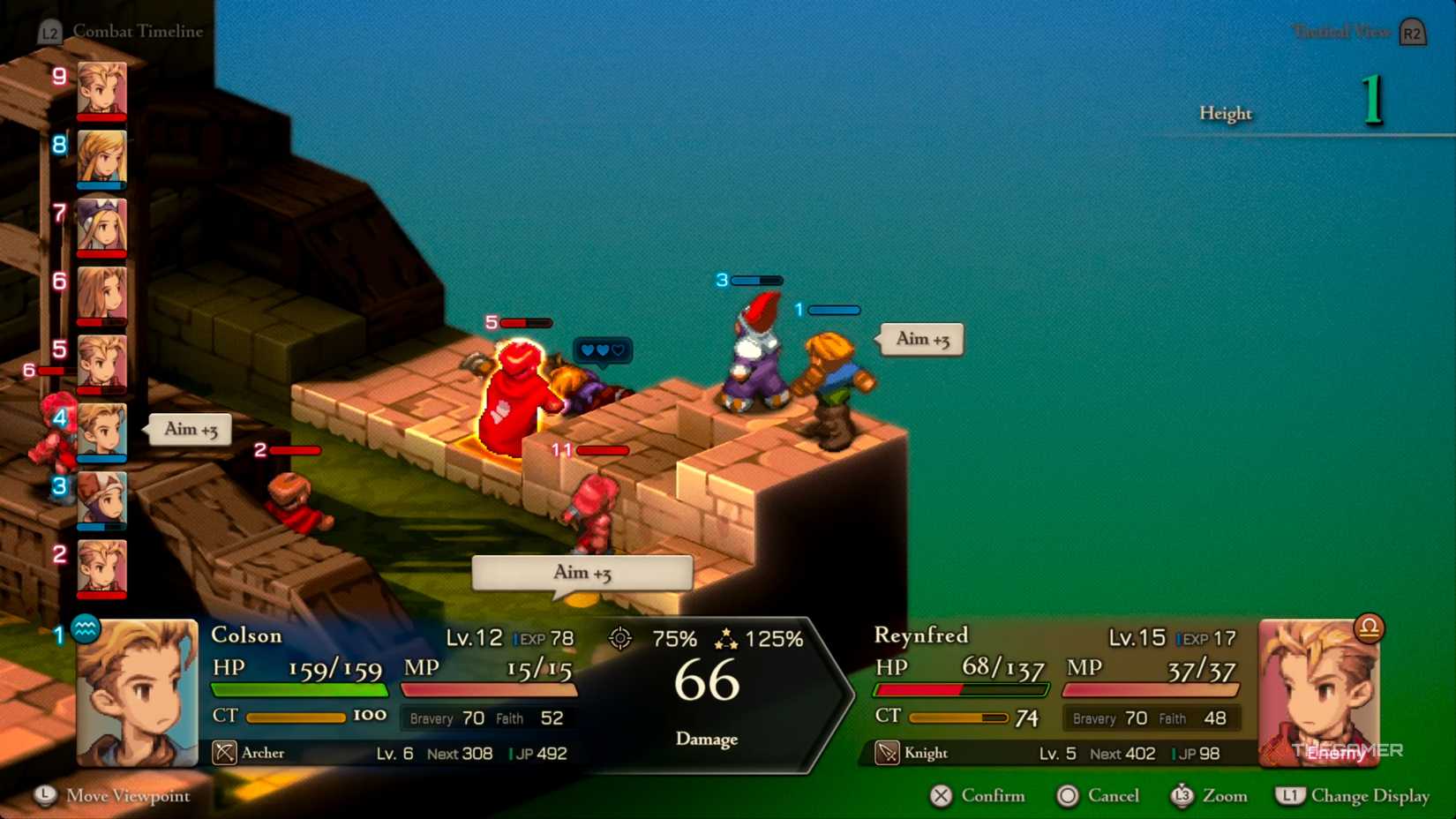The width and height of the screenshot is (1456, 819).
Task: Toggle Change Display with L1
Action: pyautogui.click(x=1352, y=795)
